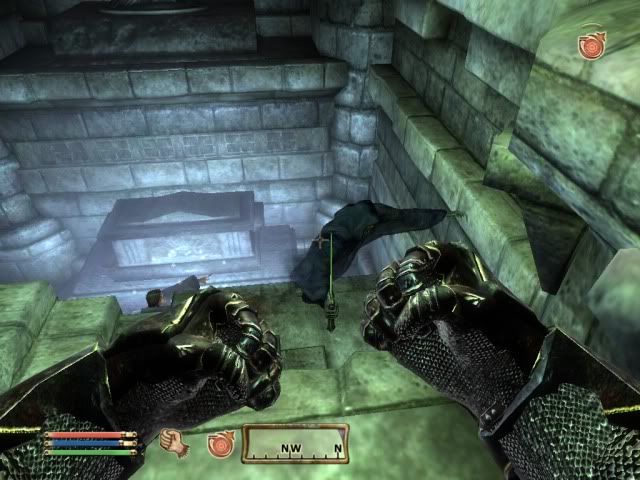Click the active effect icon in the top corner
The height and width of the screenshot is (480, 640).
[x=593, y=45]
